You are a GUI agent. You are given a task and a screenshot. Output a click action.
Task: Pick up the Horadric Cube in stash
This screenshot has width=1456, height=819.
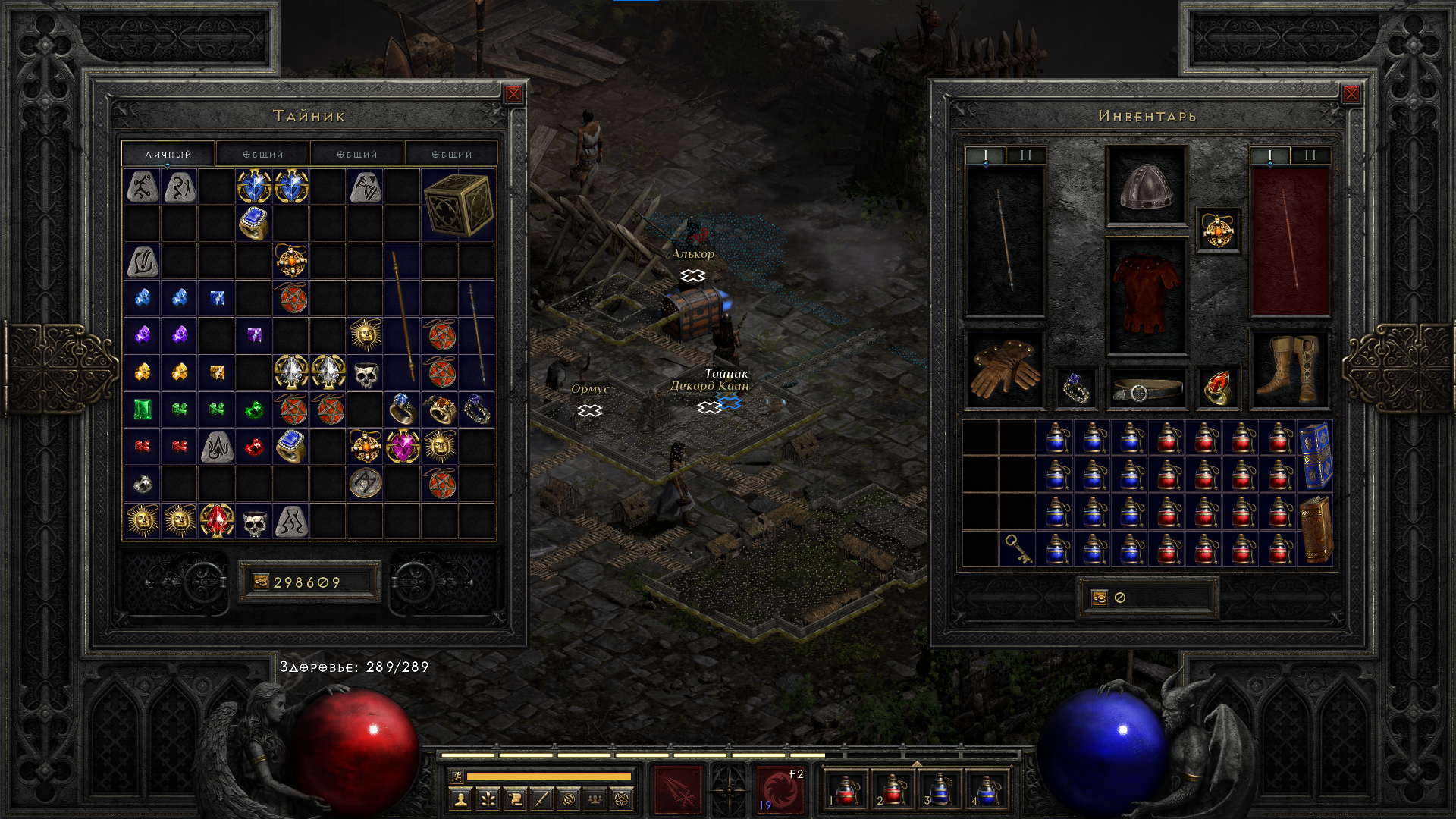458,205
